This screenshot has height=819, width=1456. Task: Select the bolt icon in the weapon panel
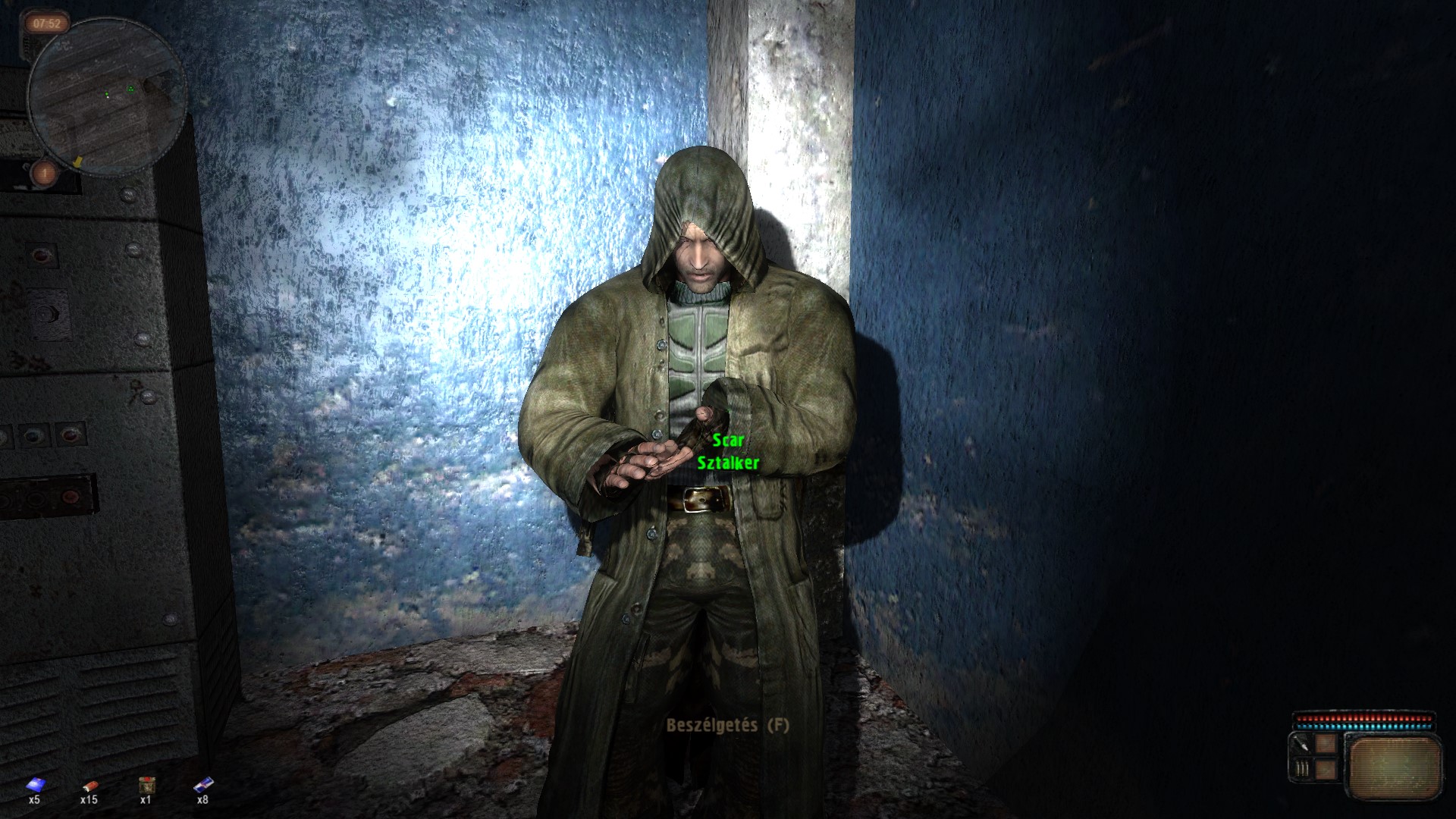tap(1302, 745)
